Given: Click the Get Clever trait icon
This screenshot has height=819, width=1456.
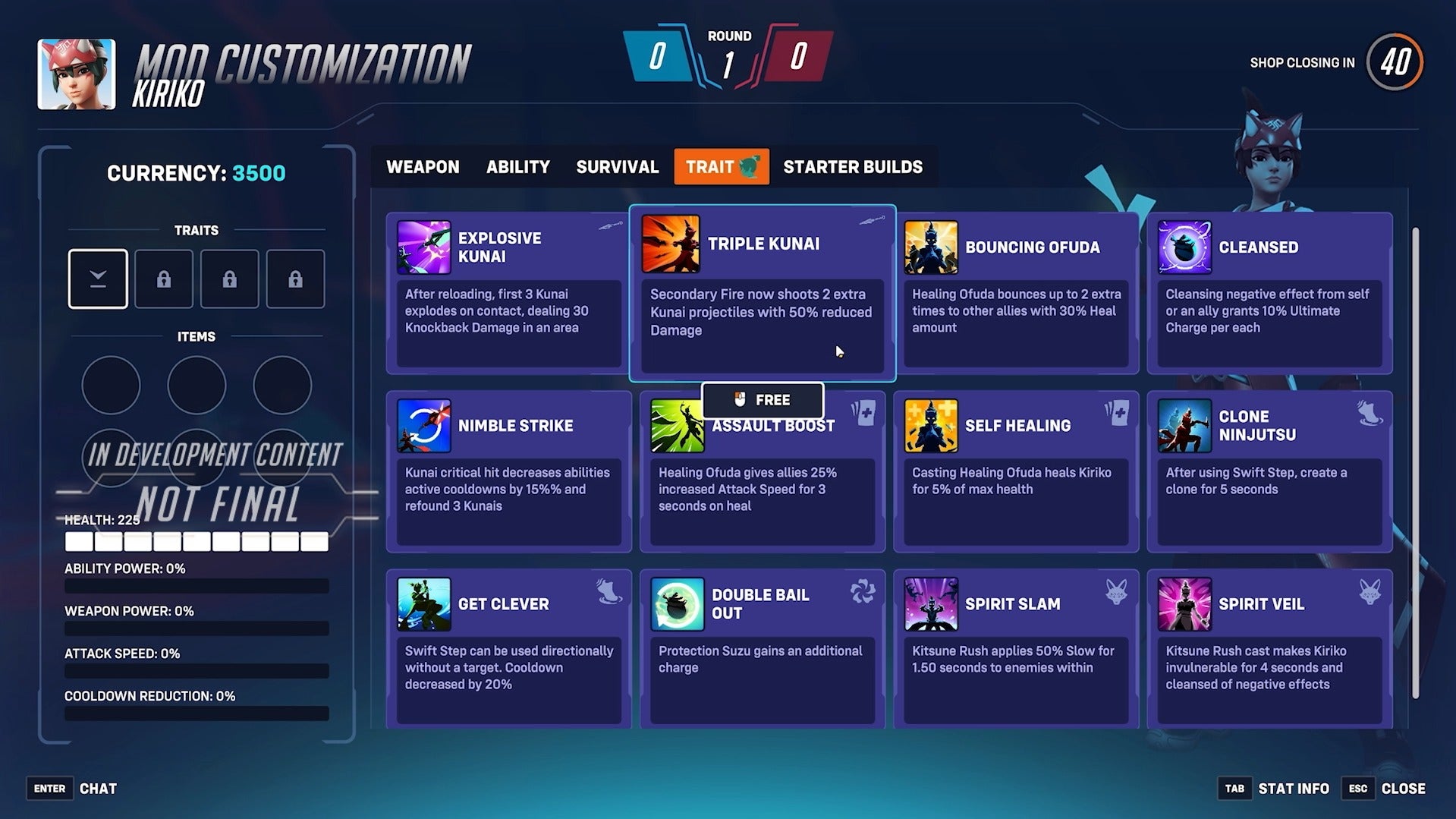Looking at the screenshot, I should pos(425,603).
